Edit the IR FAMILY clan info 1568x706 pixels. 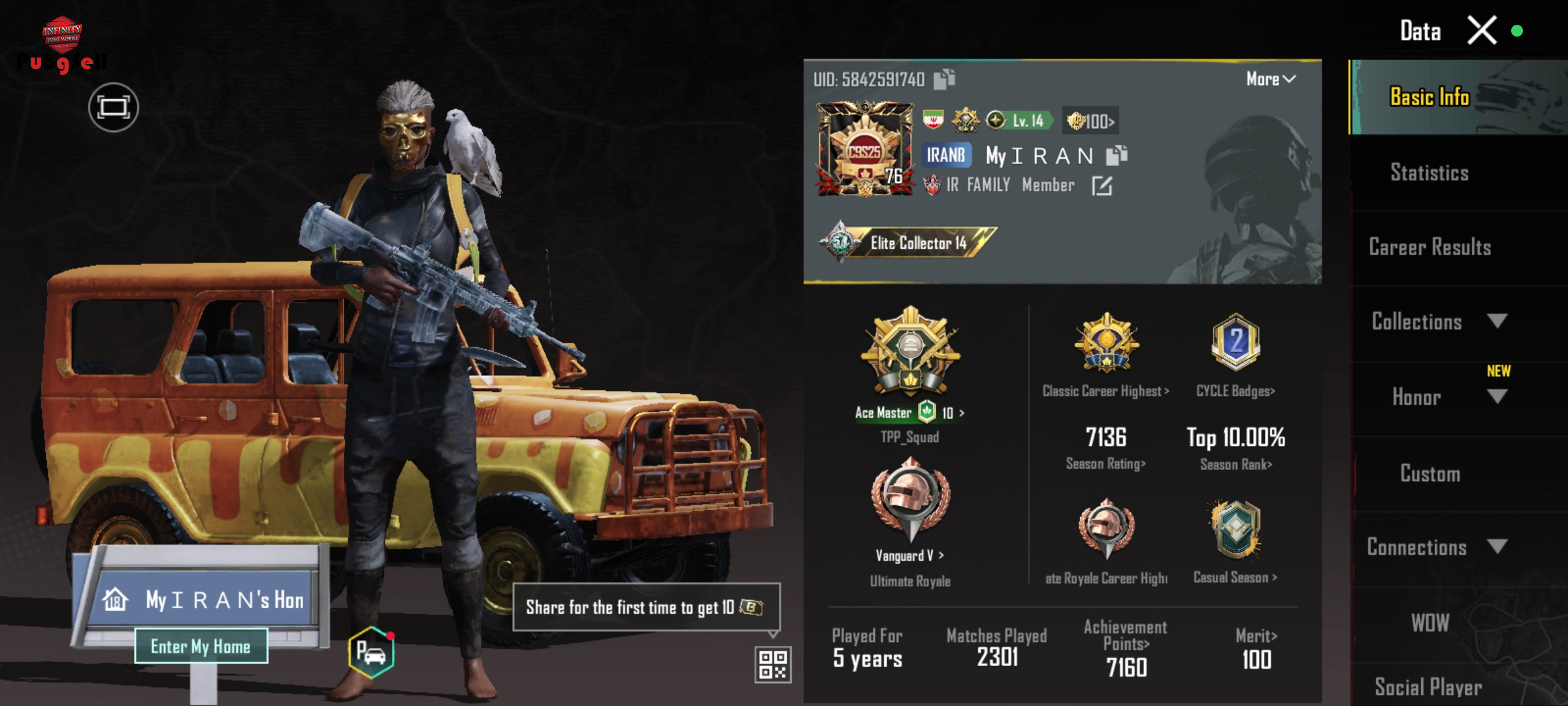pos(1102,186)
